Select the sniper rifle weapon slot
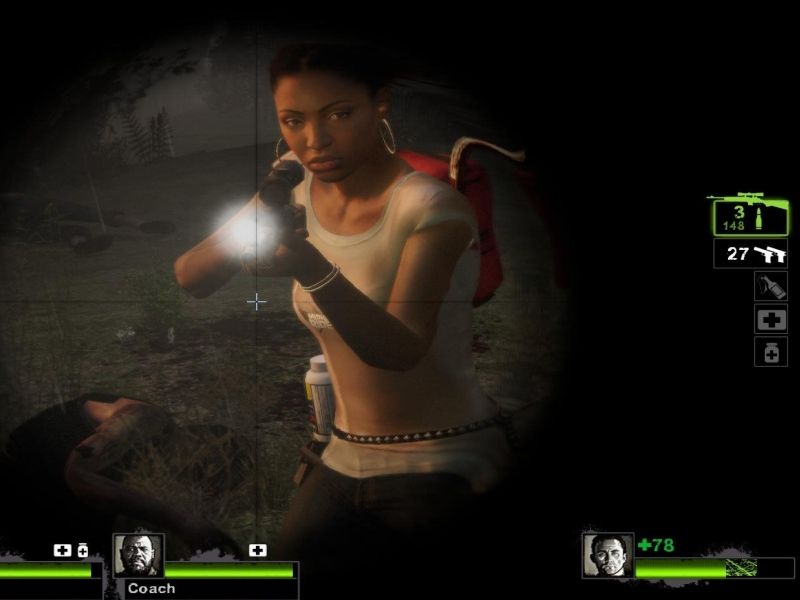The width and height of the screenshot is (800, 600). [750, 214]
